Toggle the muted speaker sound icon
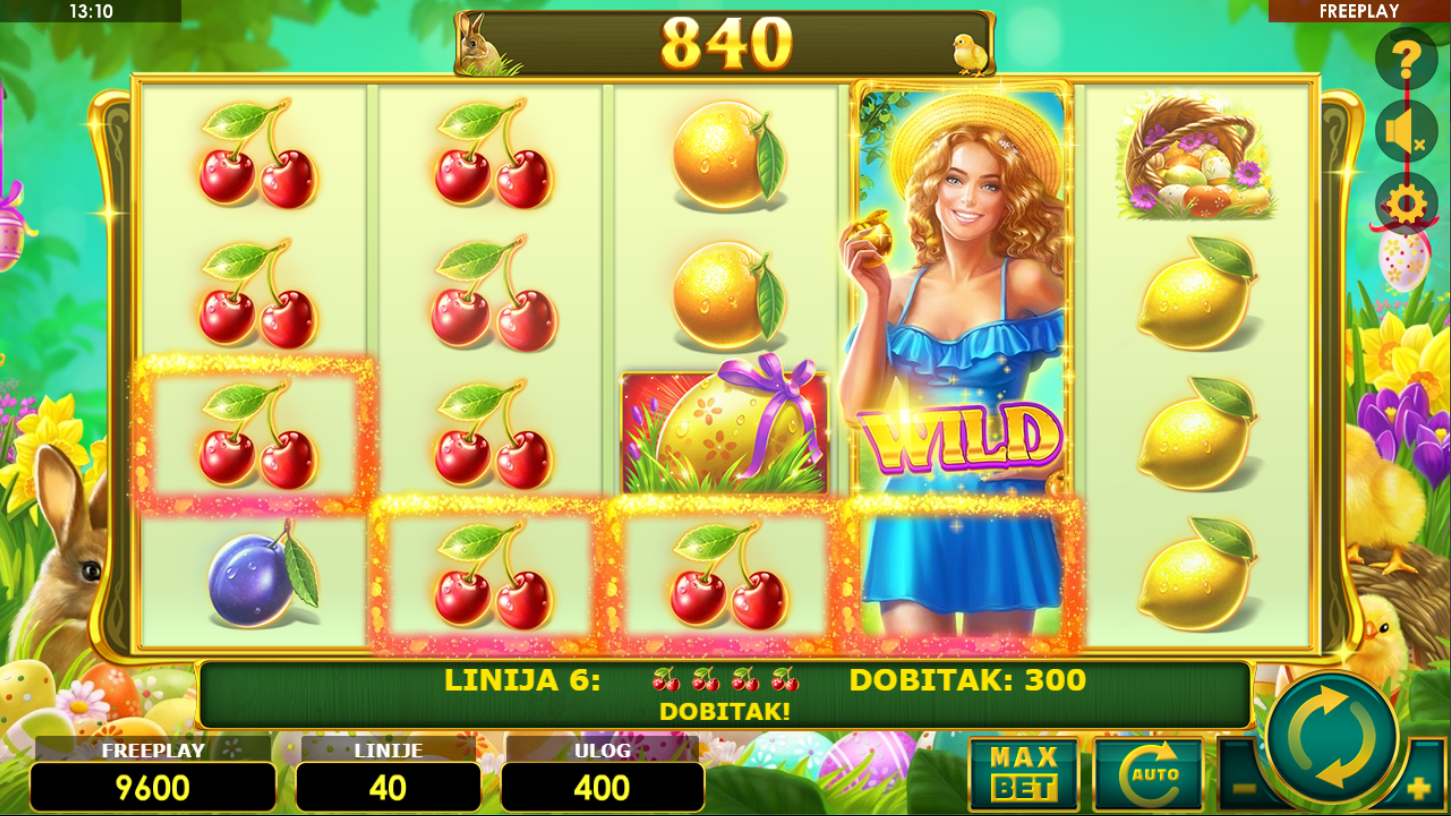 pos(1406,132)
